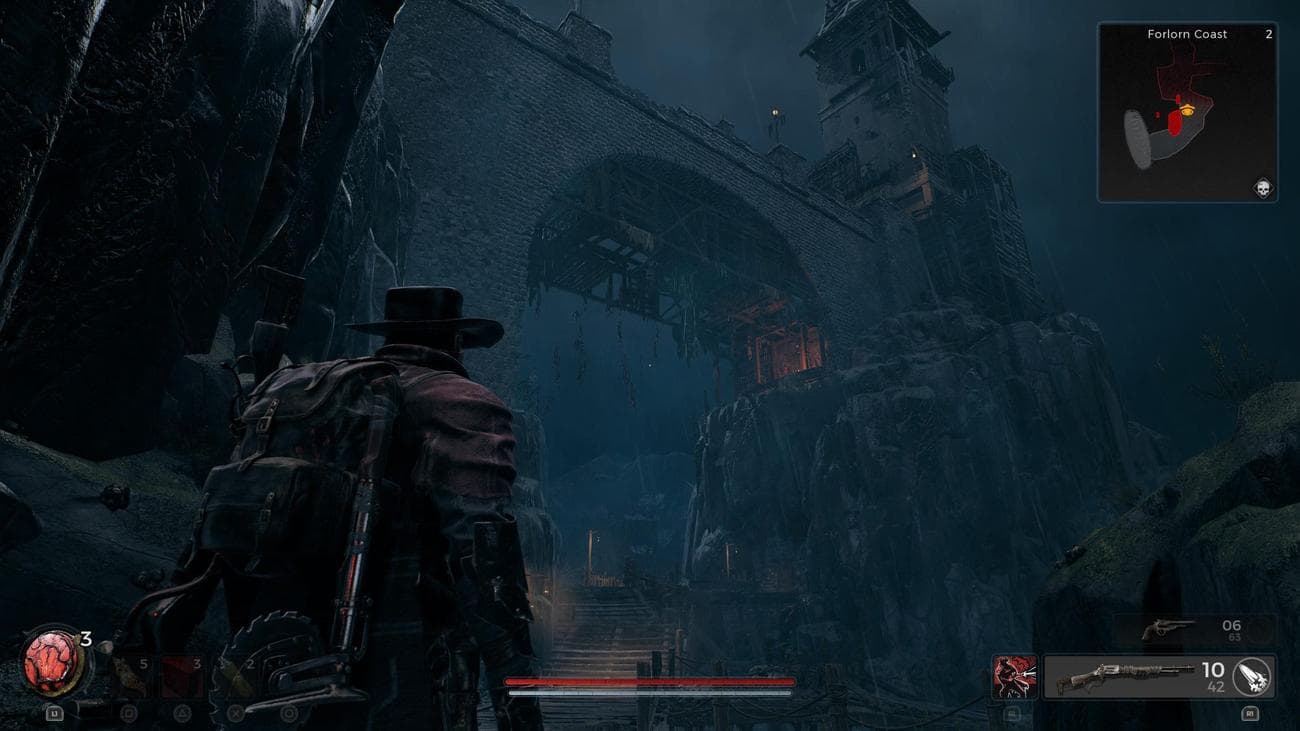Viewport: 1300px width, 731px height.
Task: Open the red archetype skill icon
Action: (1016, 675)
